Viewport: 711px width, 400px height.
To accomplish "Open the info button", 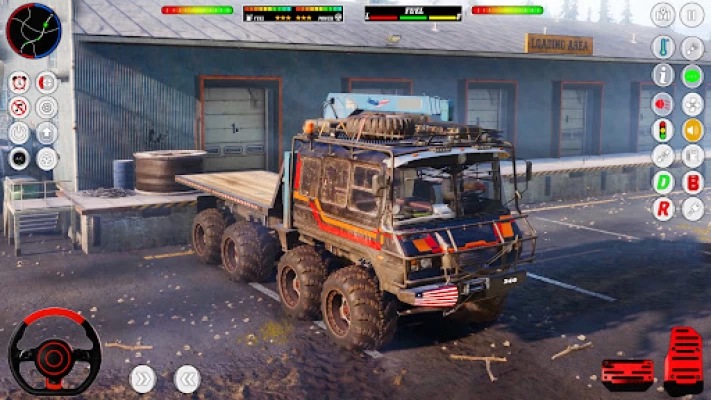I will (x=663, y=75).
